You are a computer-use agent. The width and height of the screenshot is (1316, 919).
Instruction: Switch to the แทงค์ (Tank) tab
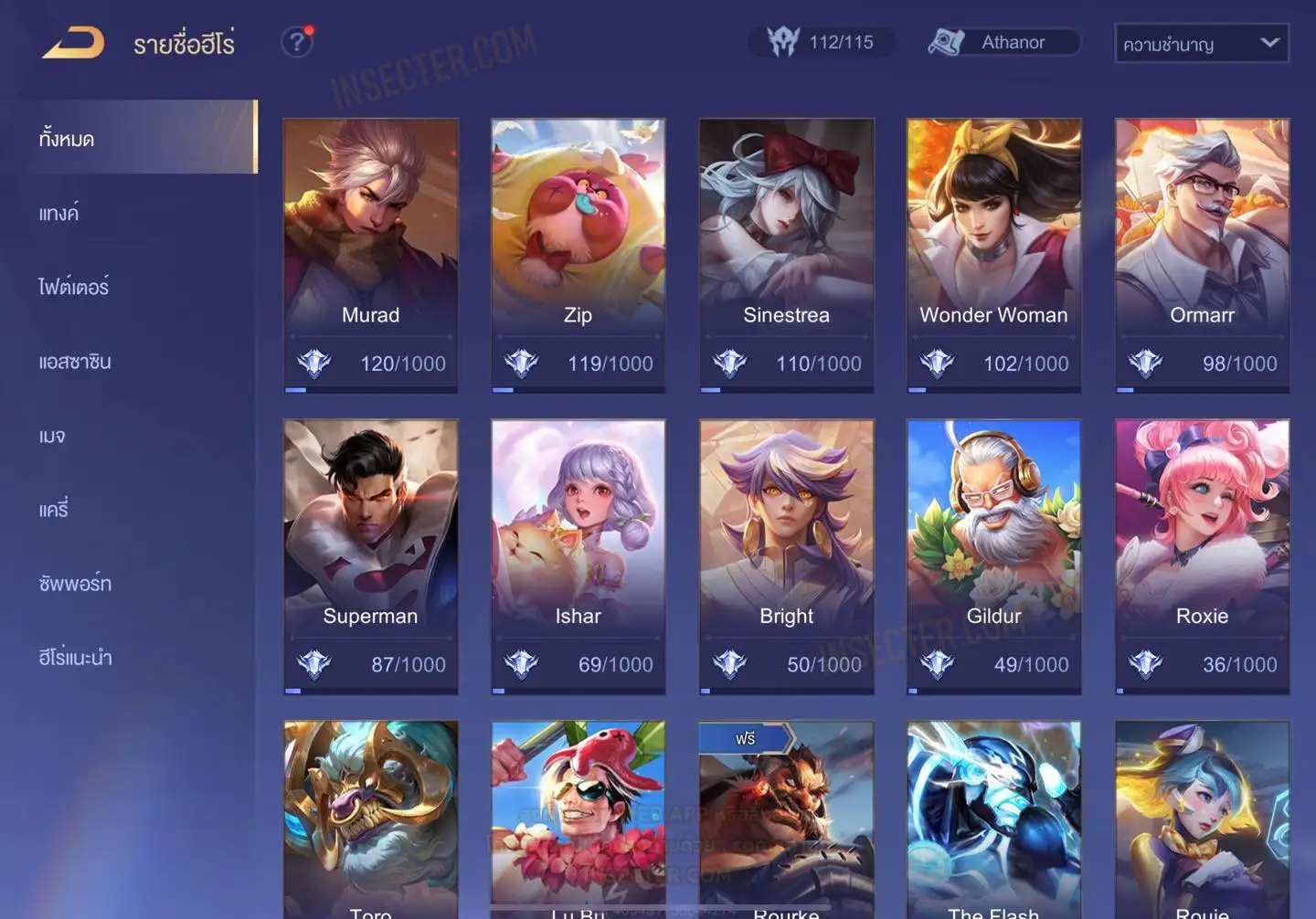click(x=59, y=213)
